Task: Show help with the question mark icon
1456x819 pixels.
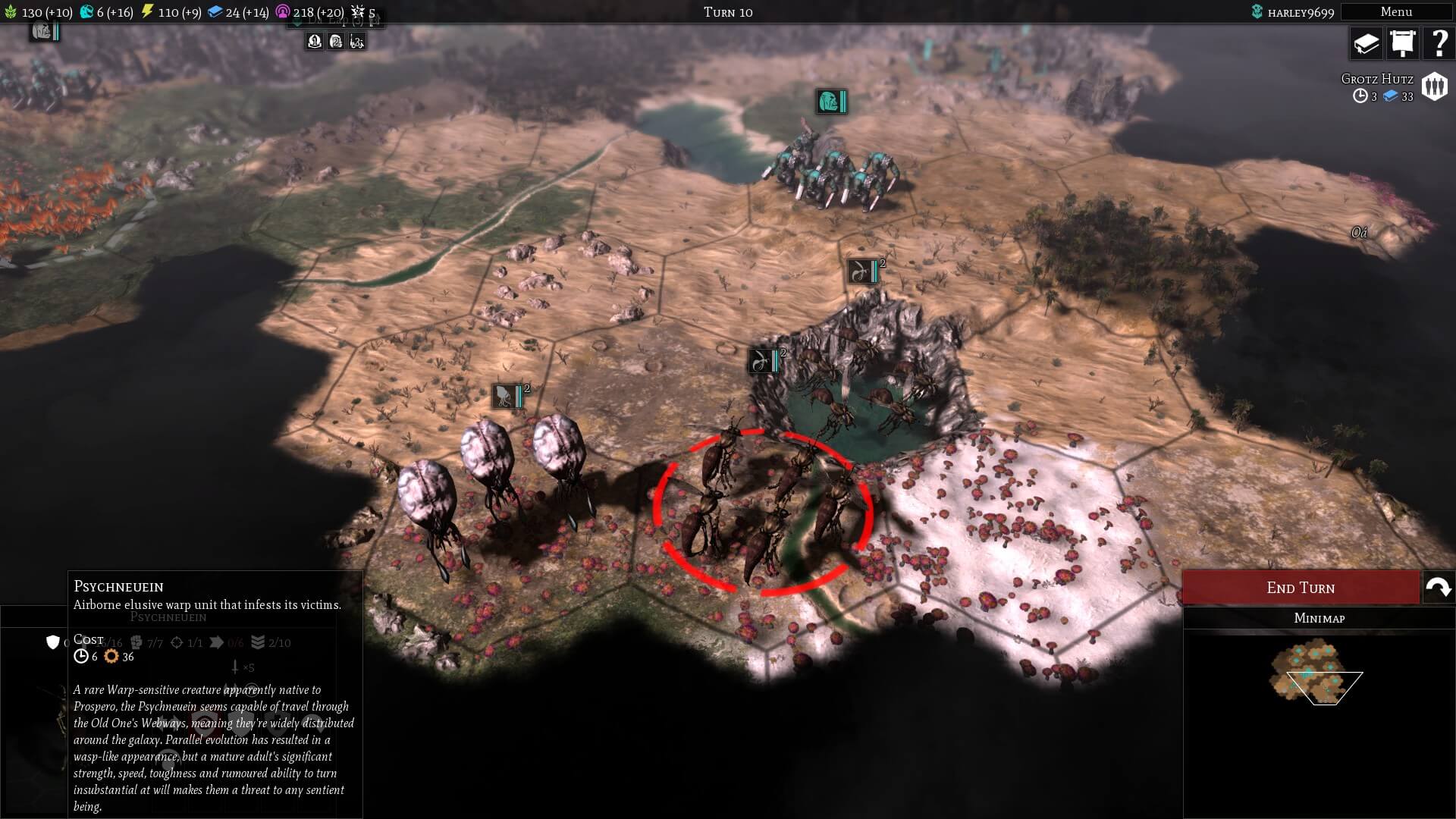Action: click(x=1438, y=43)
